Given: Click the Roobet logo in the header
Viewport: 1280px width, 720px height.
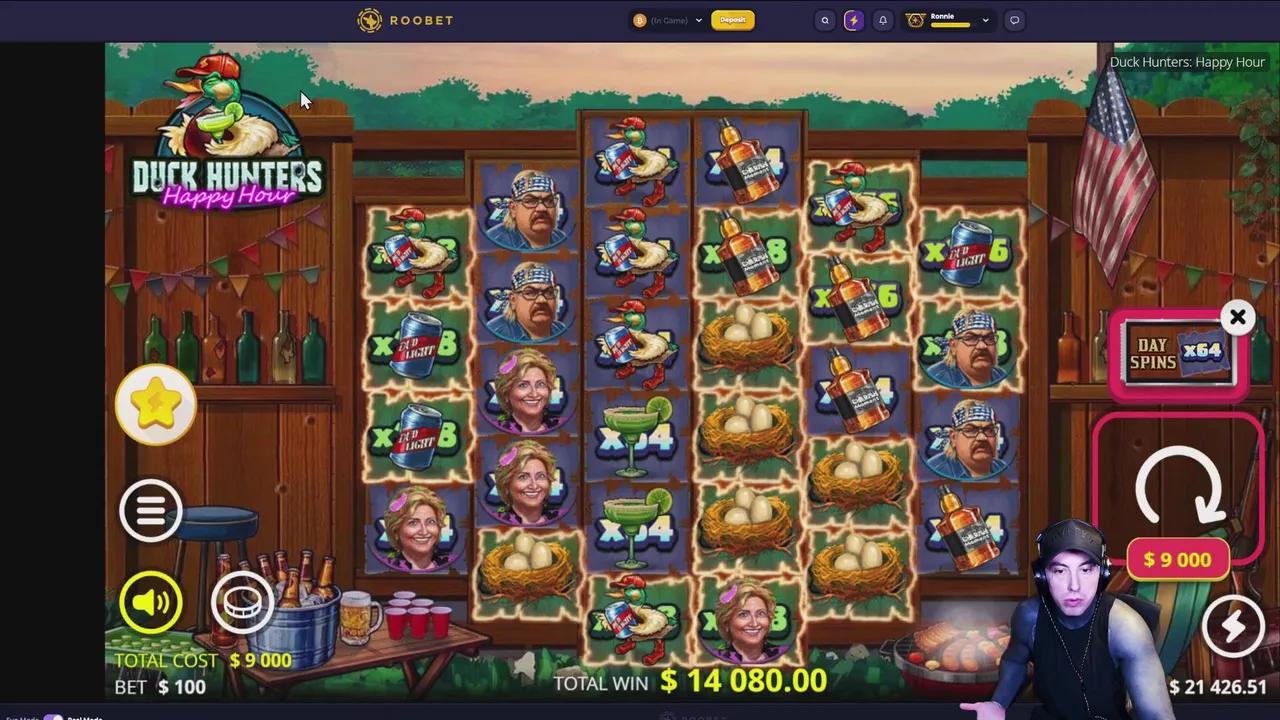Looking at the screenshot, I should 405,19.
